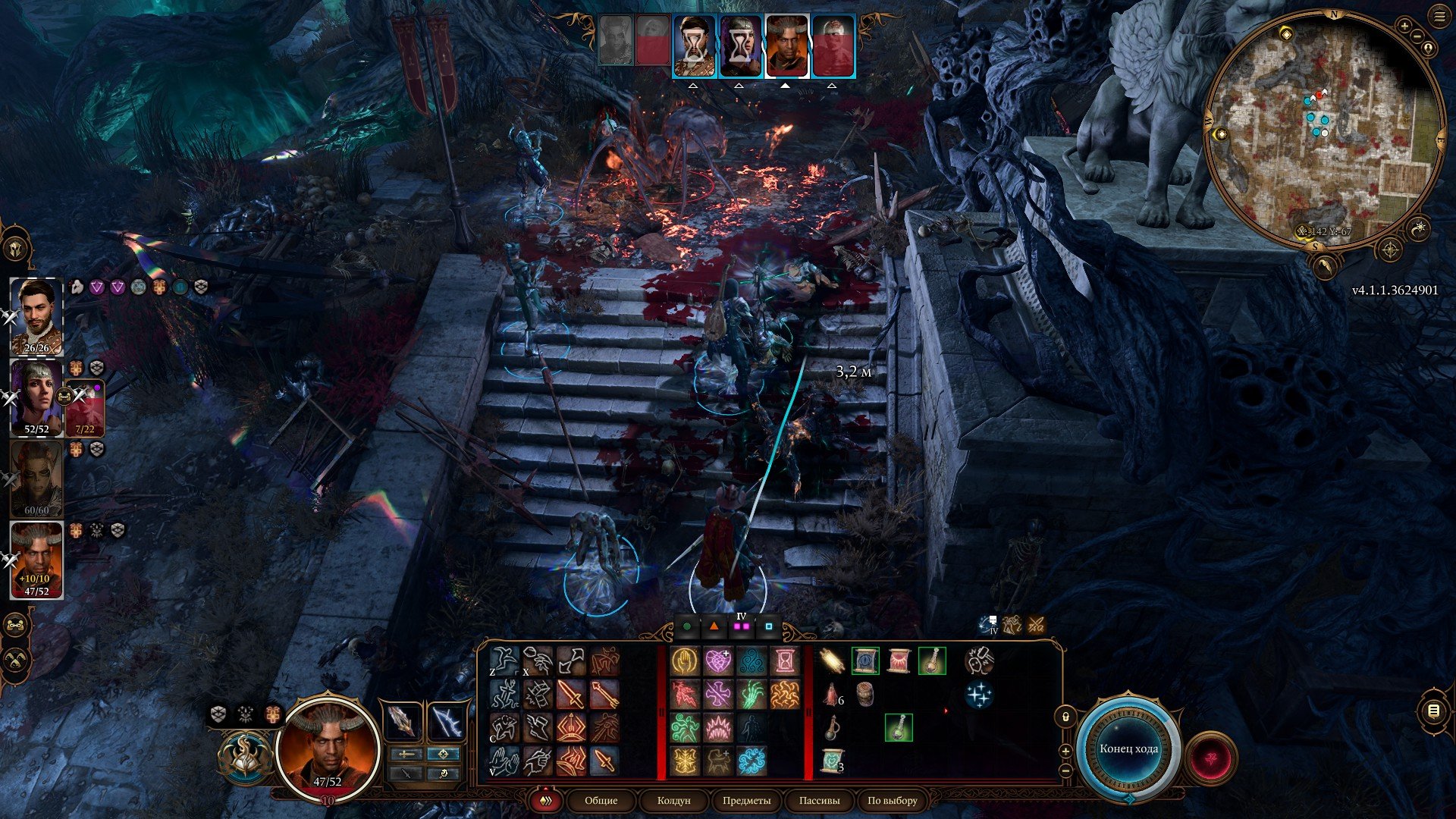End the turn with Конец хода
Image resolution: width=1456 pixels, height=819 pixels.
click(x=1128, y=748)
